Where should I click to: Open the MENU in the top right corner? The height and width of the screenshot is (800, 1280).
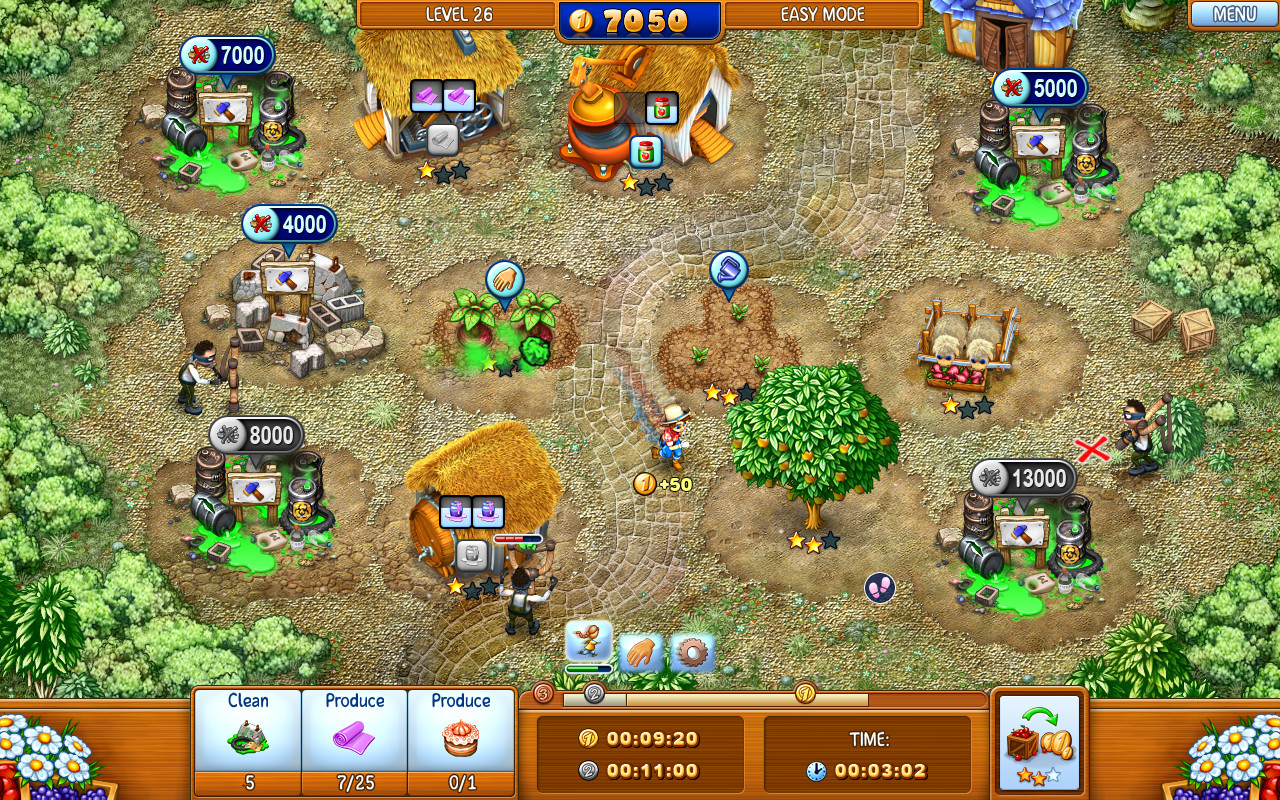1233,14
